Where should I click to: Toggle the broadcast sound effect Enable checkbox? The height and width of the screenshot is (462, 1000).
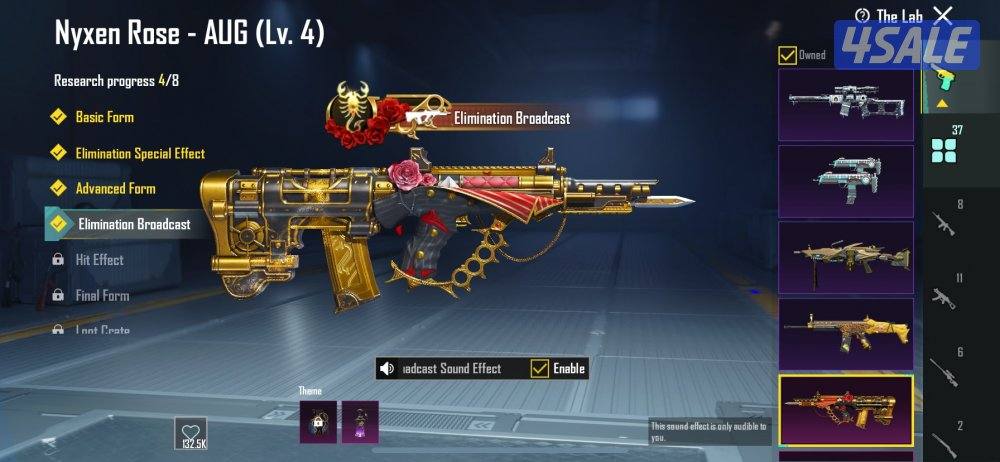click(x=540, y=368)
